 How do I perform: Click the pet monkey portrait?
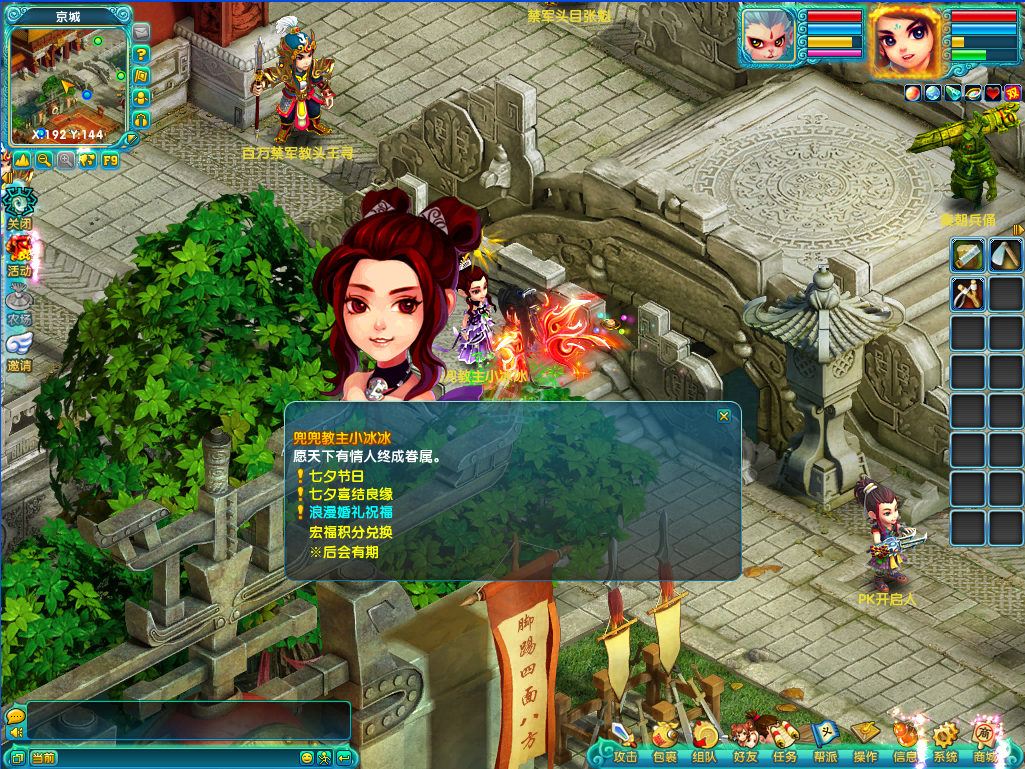[x=769, y=41]
